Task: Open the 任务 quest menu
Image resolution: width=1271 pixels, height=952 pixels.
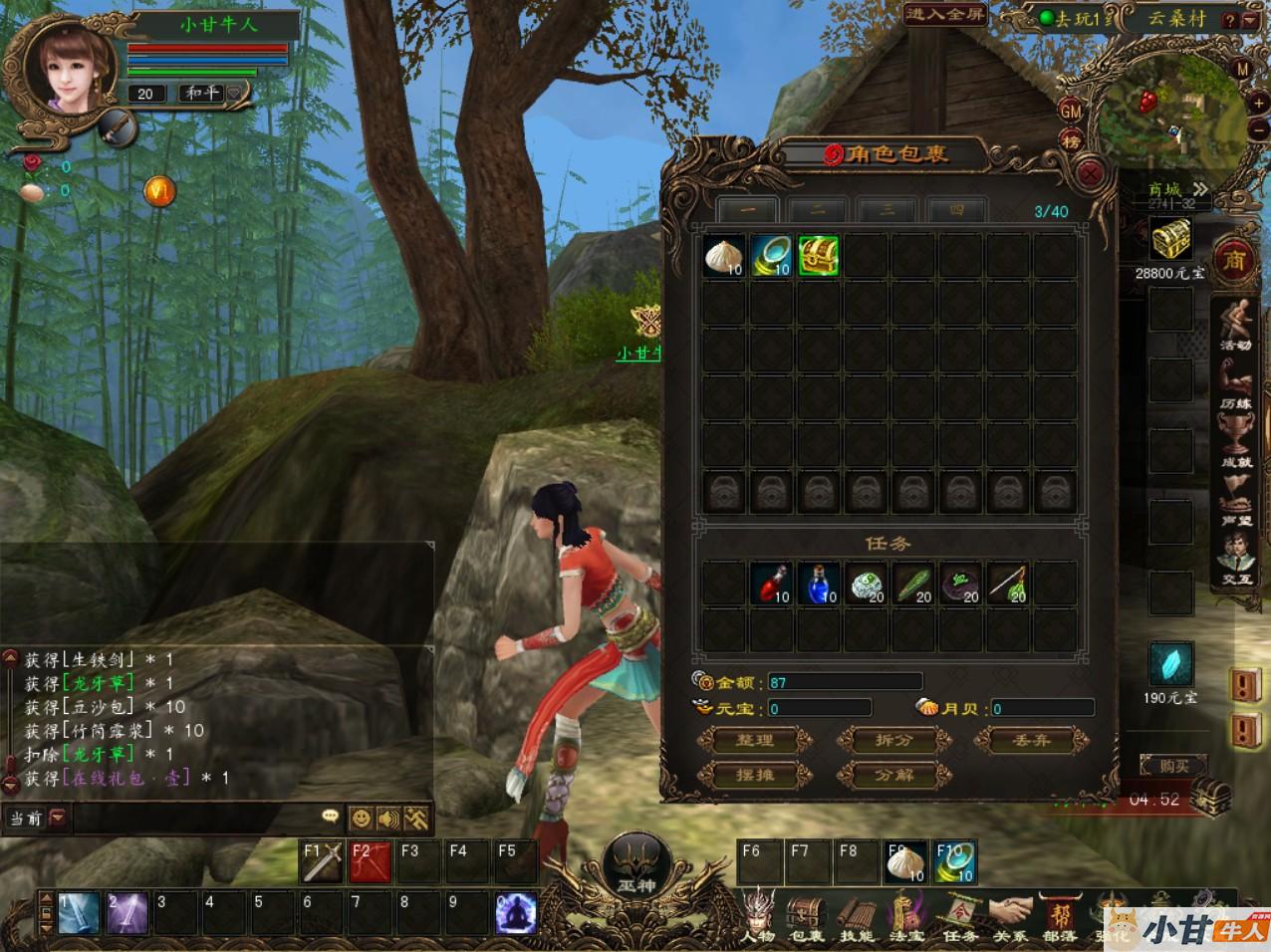Action: pyautogui.click(x=960, y=914)
